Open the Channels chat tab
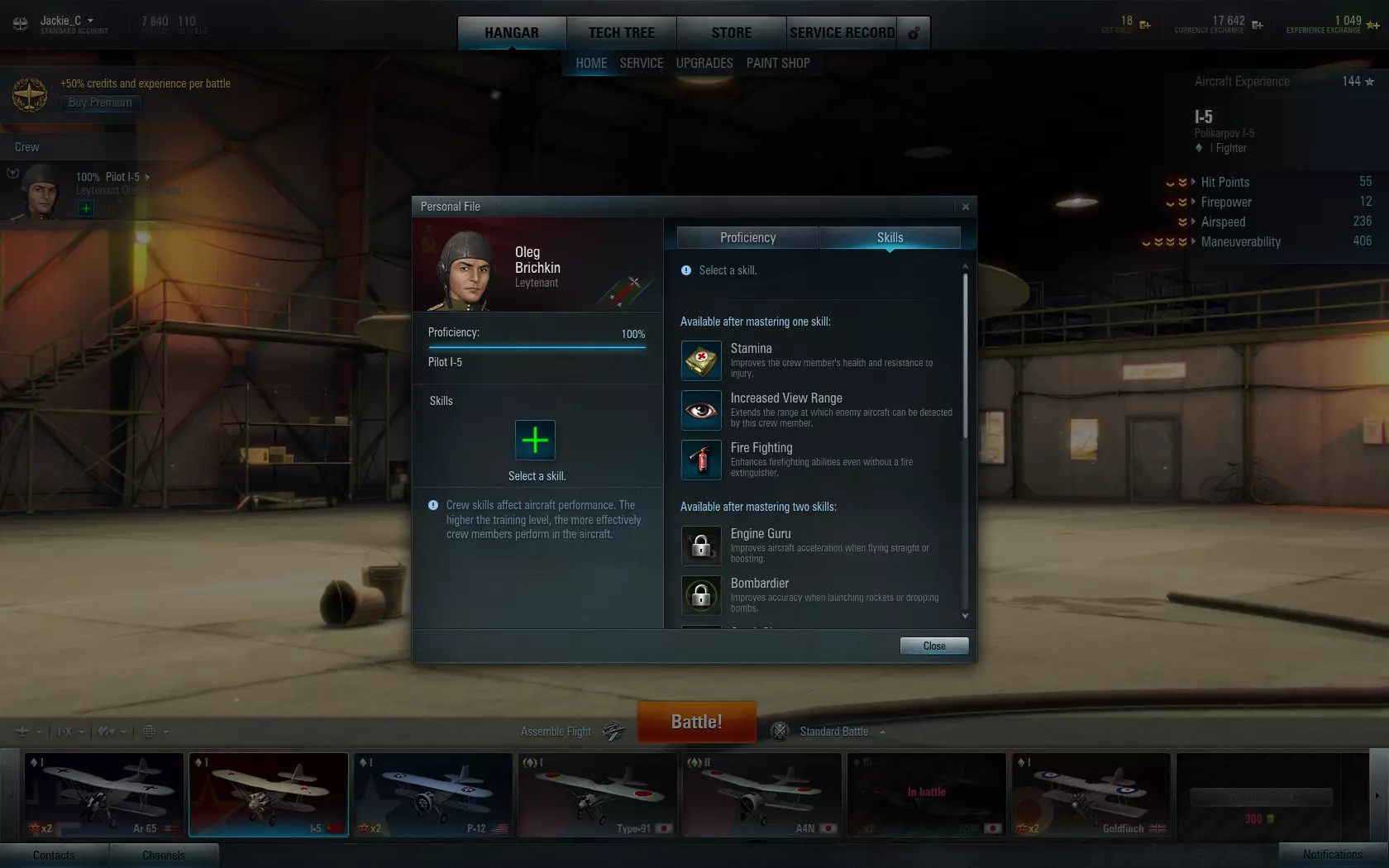Viewport: 1389px width, 868px height. coord(164,855)
